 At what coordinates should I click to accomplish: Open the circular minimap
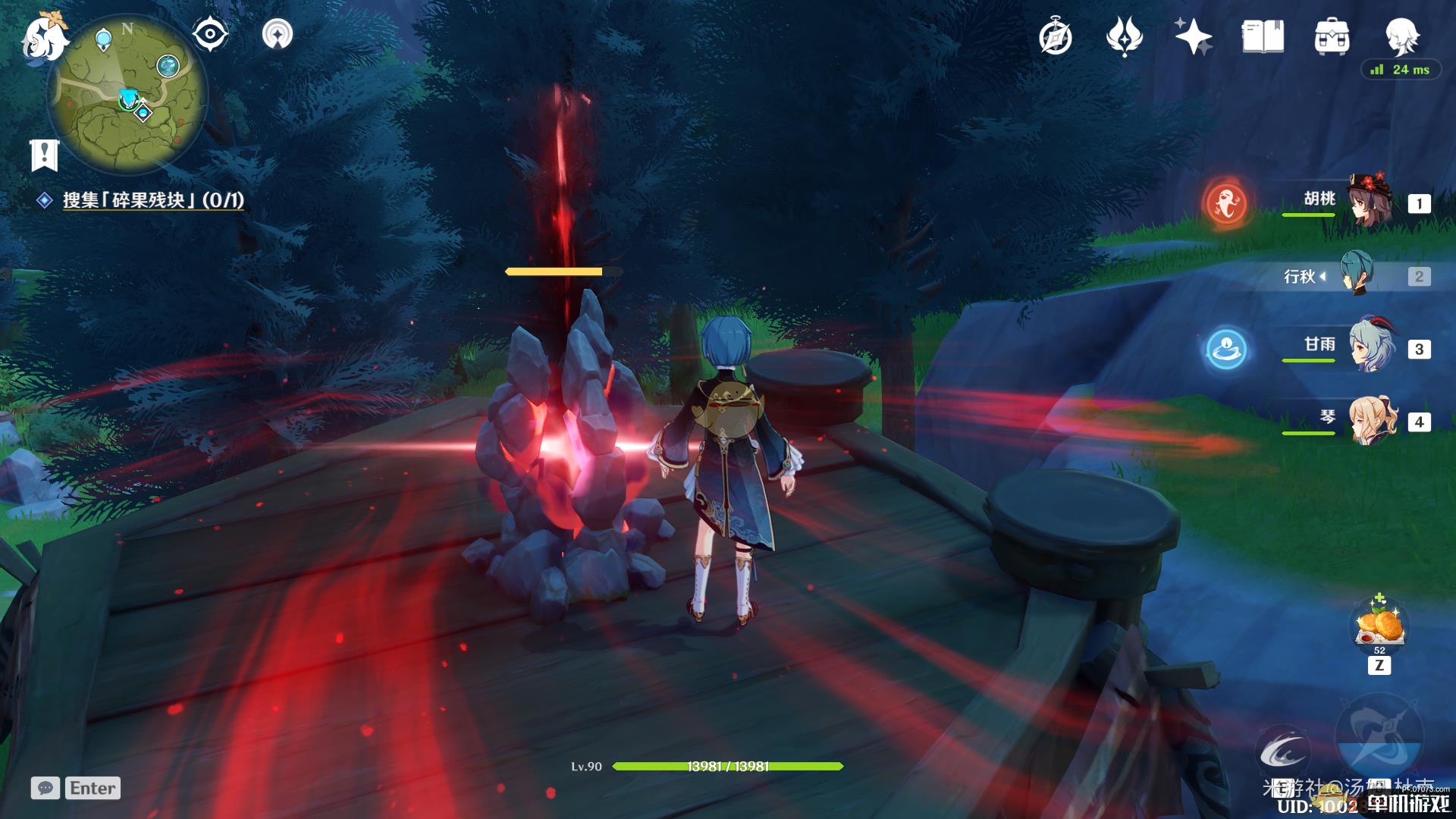127,95
